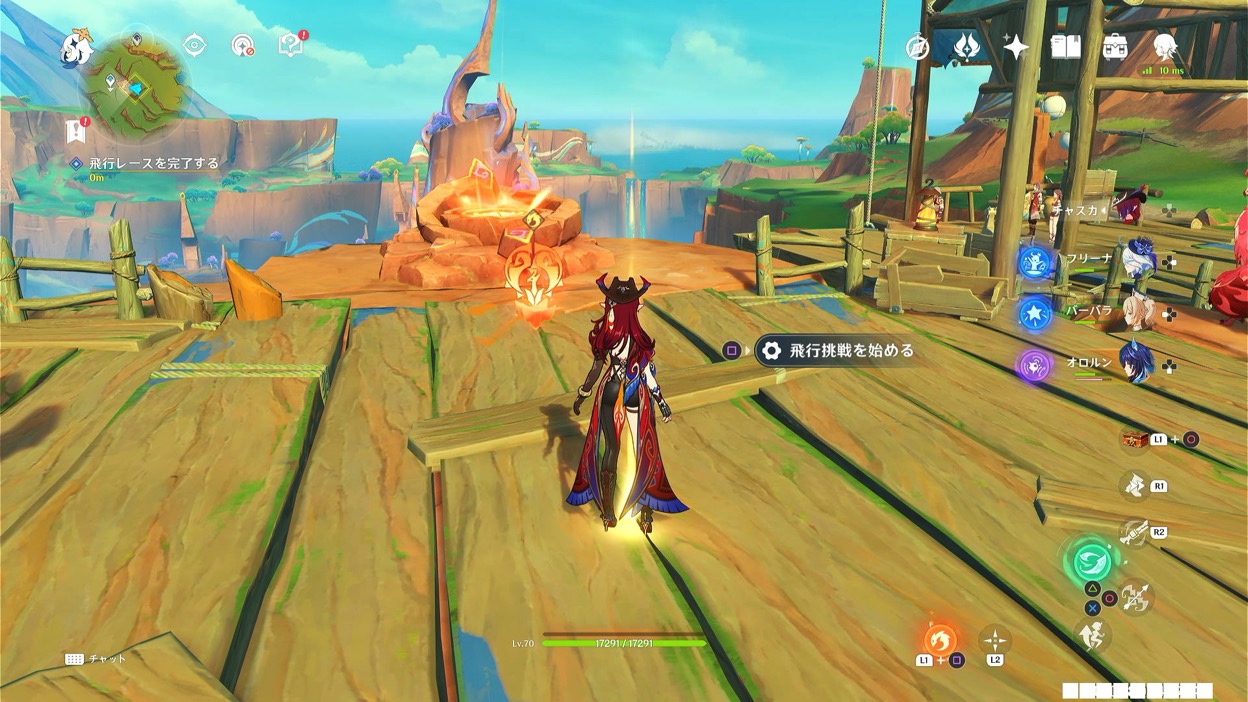The height and width of the screenshot is (702, 1248).
Task: Open the backpack inventory icon
Action: 1115,47
